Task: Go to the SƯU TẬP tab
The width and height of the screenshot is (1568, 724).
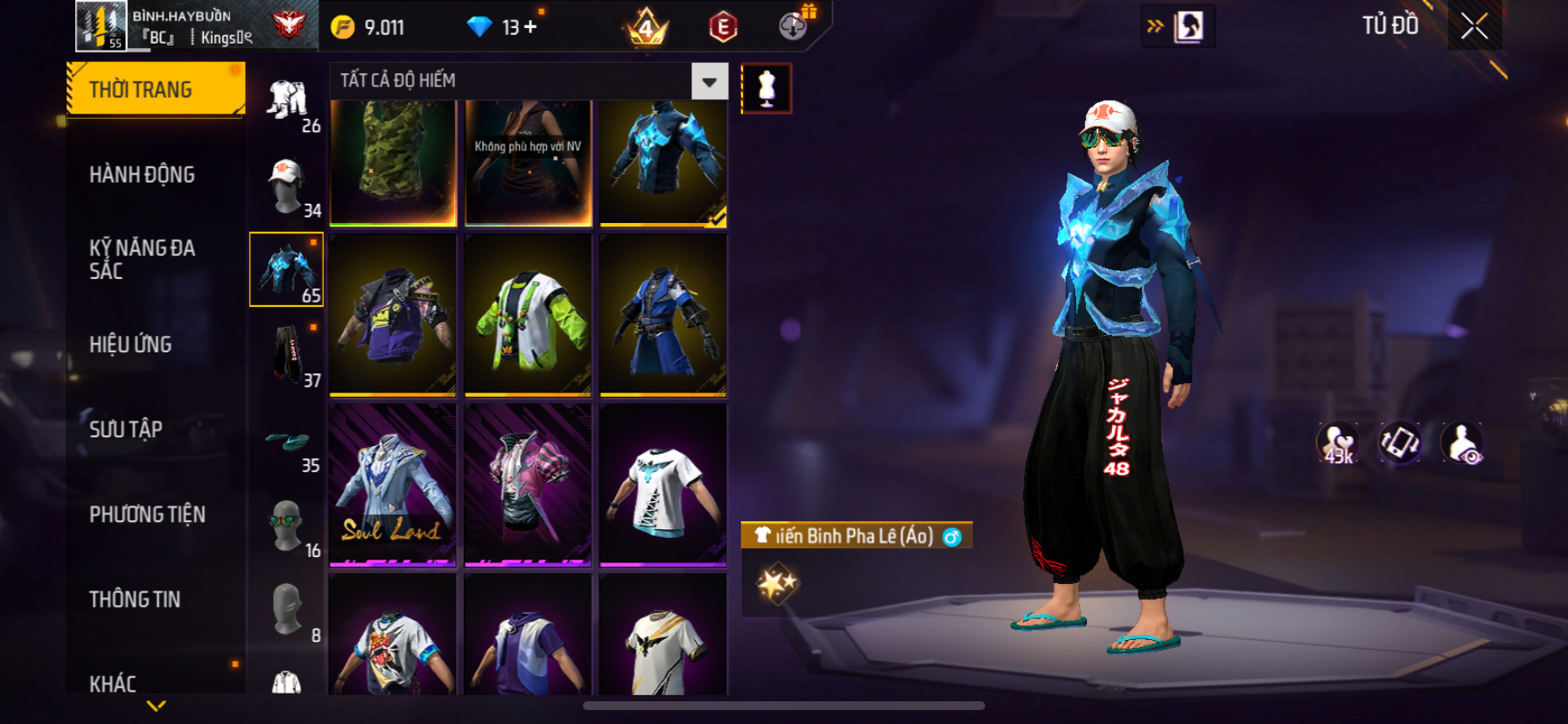Action: (126, 429)
